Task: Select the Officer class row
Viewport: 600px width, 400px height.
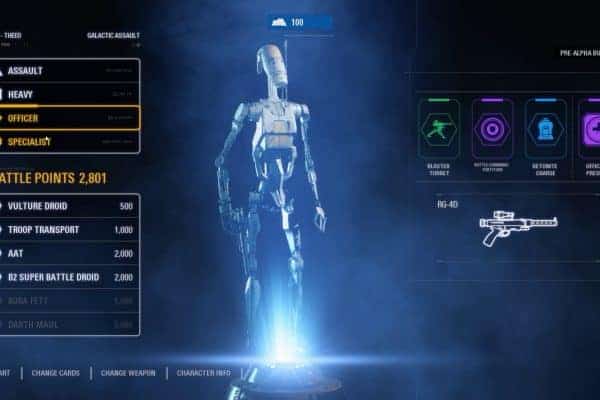Action: pos(68,118)
